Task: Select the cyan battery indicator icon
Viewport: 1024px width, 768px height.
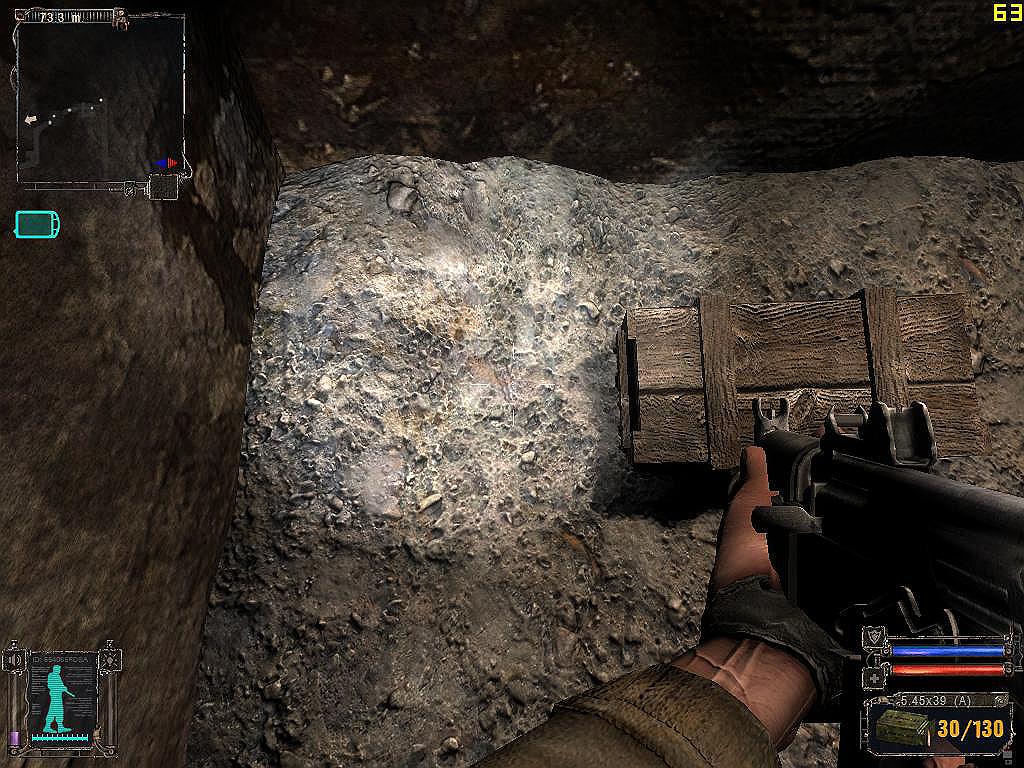Action: click(x=37, y=224)
